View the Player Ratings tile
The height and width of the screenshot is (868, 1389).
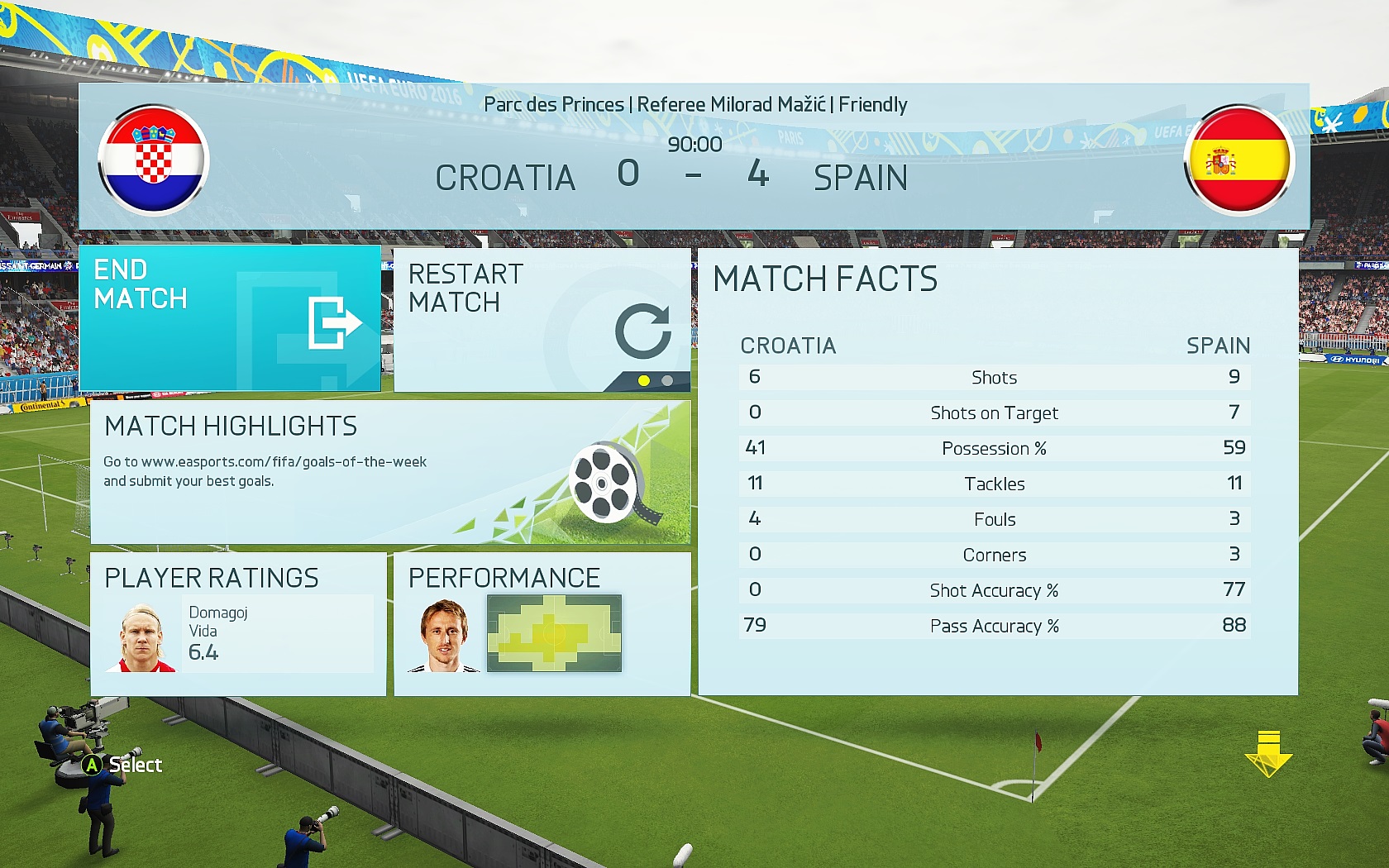[238, 624]
